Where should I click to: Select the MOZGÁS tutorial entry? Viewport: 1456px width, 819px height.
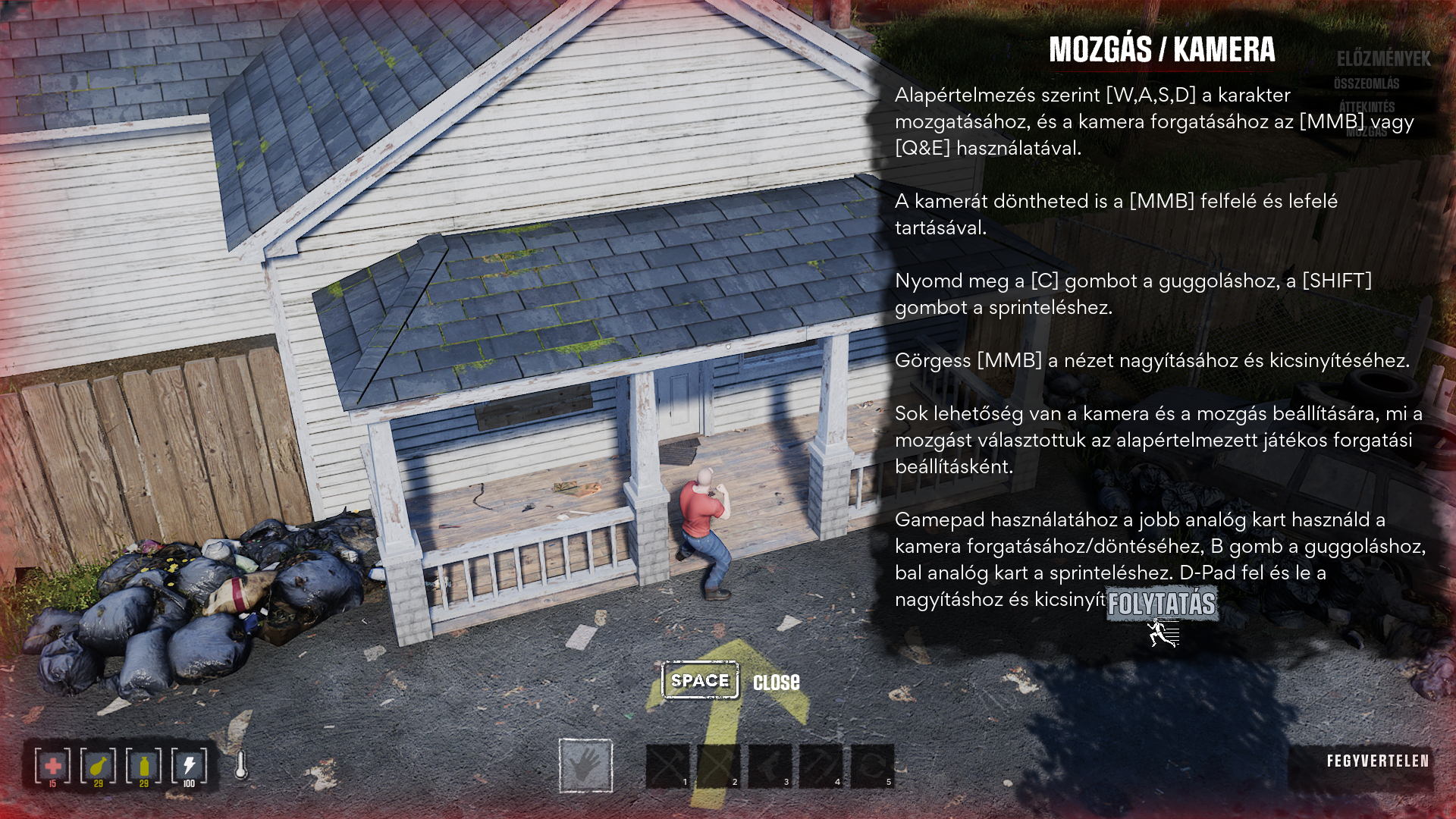coord(1367,132)
